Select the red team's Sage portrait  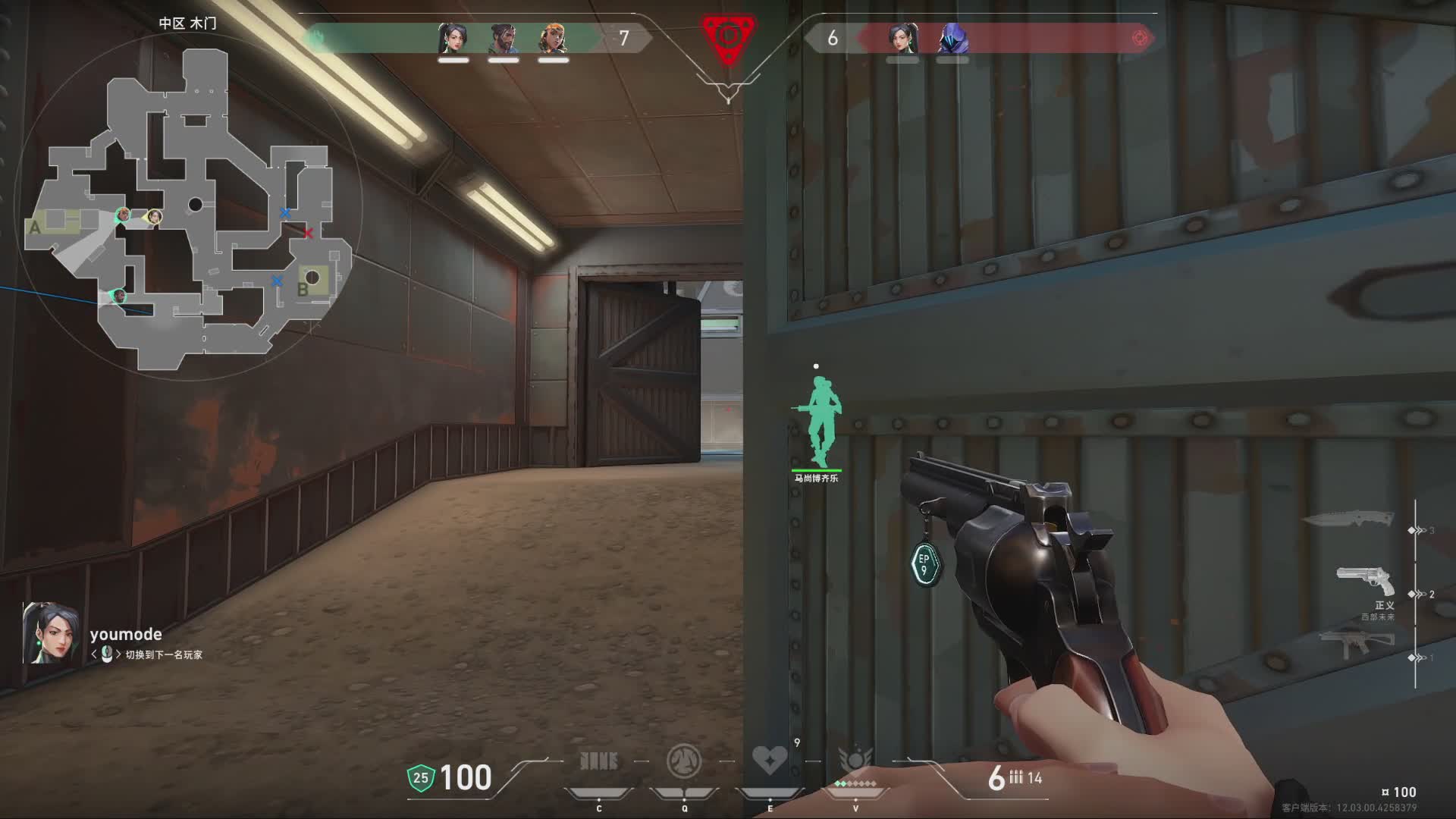click(x=902, y=38)
